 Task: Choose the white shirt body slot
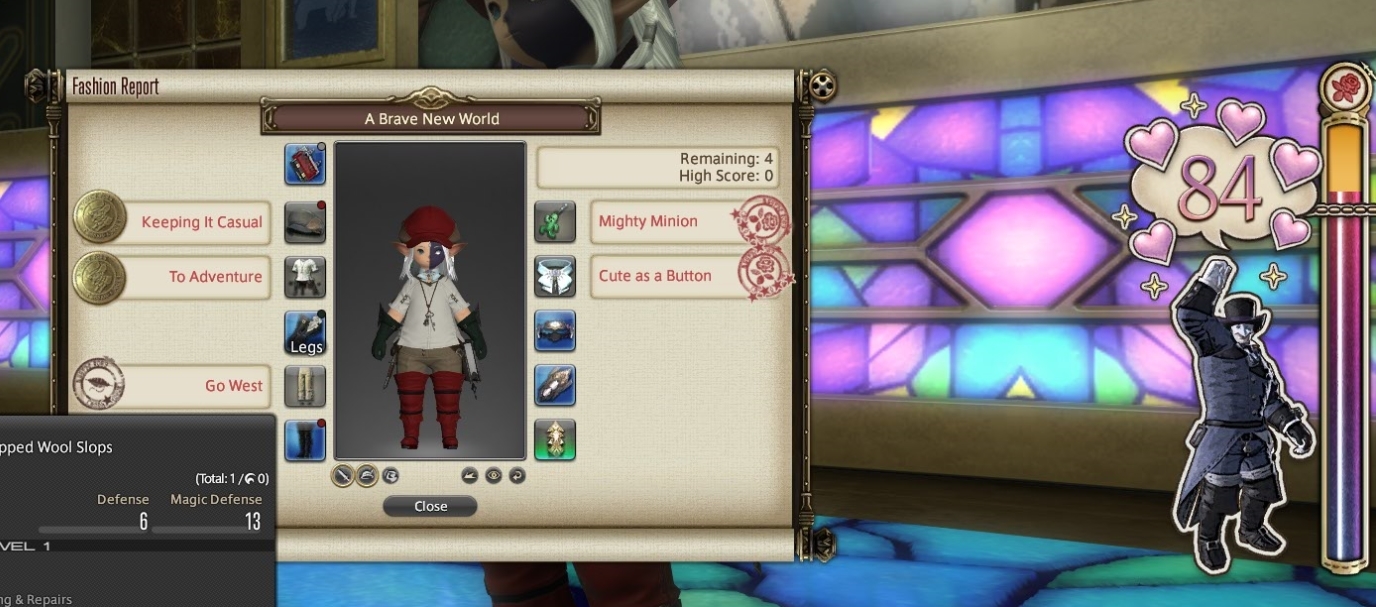tap(305, 277)
